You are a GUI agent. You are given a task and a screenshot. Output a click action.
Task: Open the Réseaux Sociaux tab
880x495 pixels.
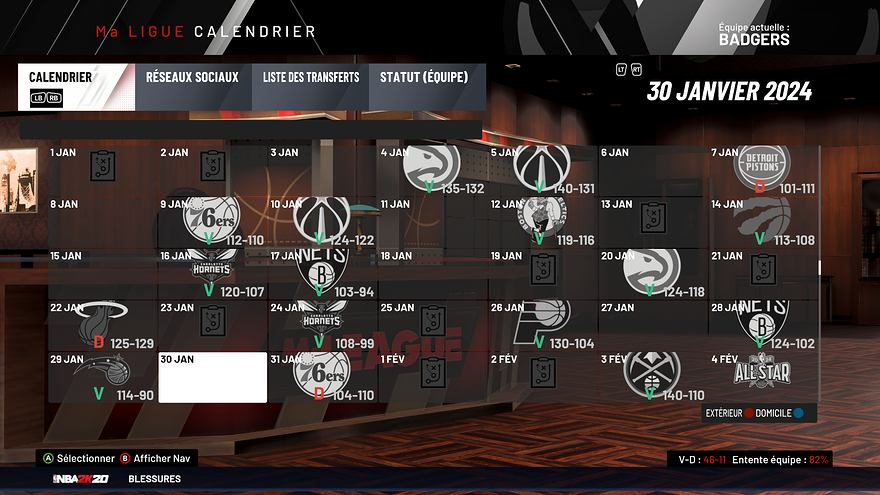[192, 87]
